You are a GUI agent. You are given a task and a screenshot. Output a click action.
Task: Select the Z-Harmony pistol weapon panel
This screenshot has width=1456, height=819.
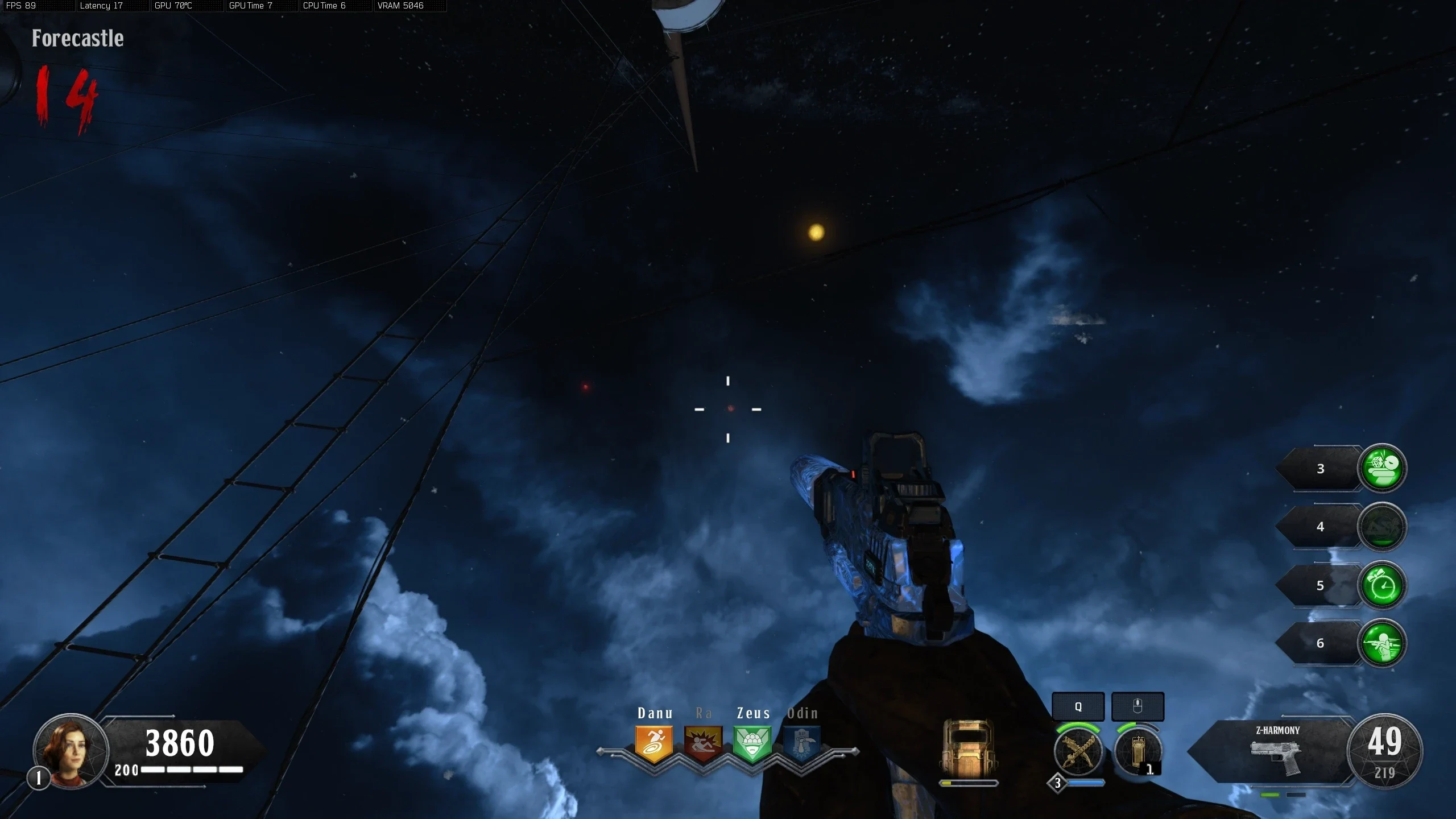tap(1276, 752)
